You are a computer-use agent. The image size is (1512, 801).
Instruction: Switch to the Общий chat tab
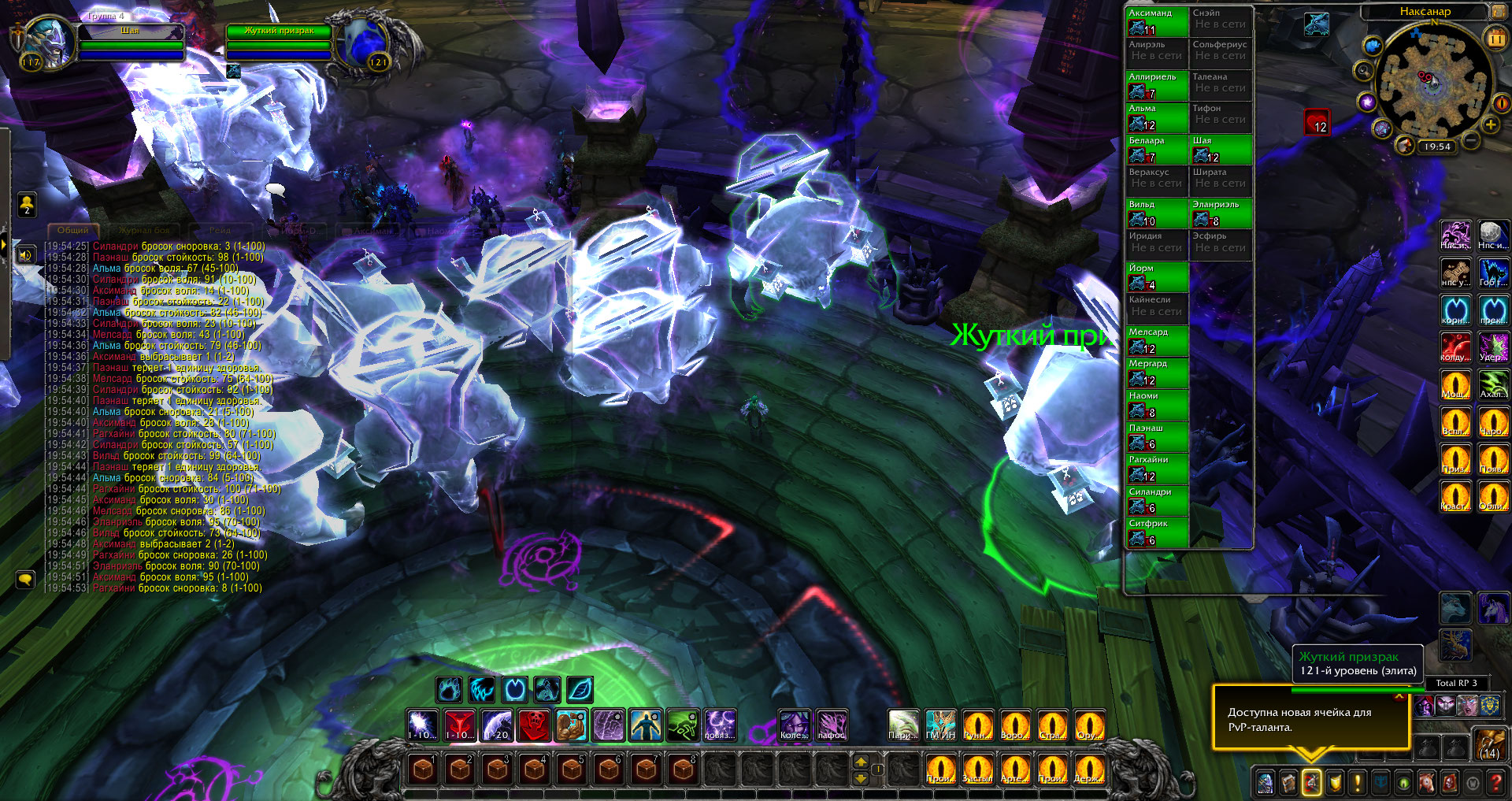pyautogui.click(x=72, y=230)
